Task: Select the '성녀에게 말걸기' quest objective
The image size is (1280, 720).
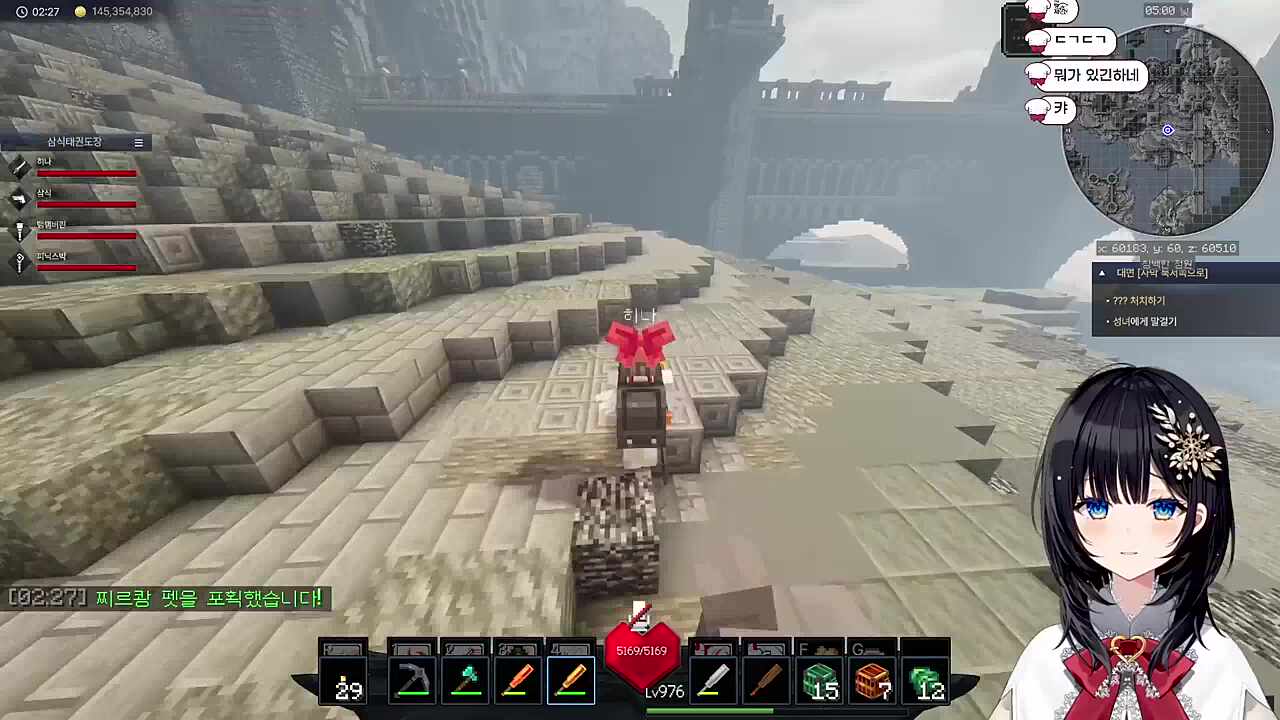Action: pyautogui.click(x=1145, y=321)
